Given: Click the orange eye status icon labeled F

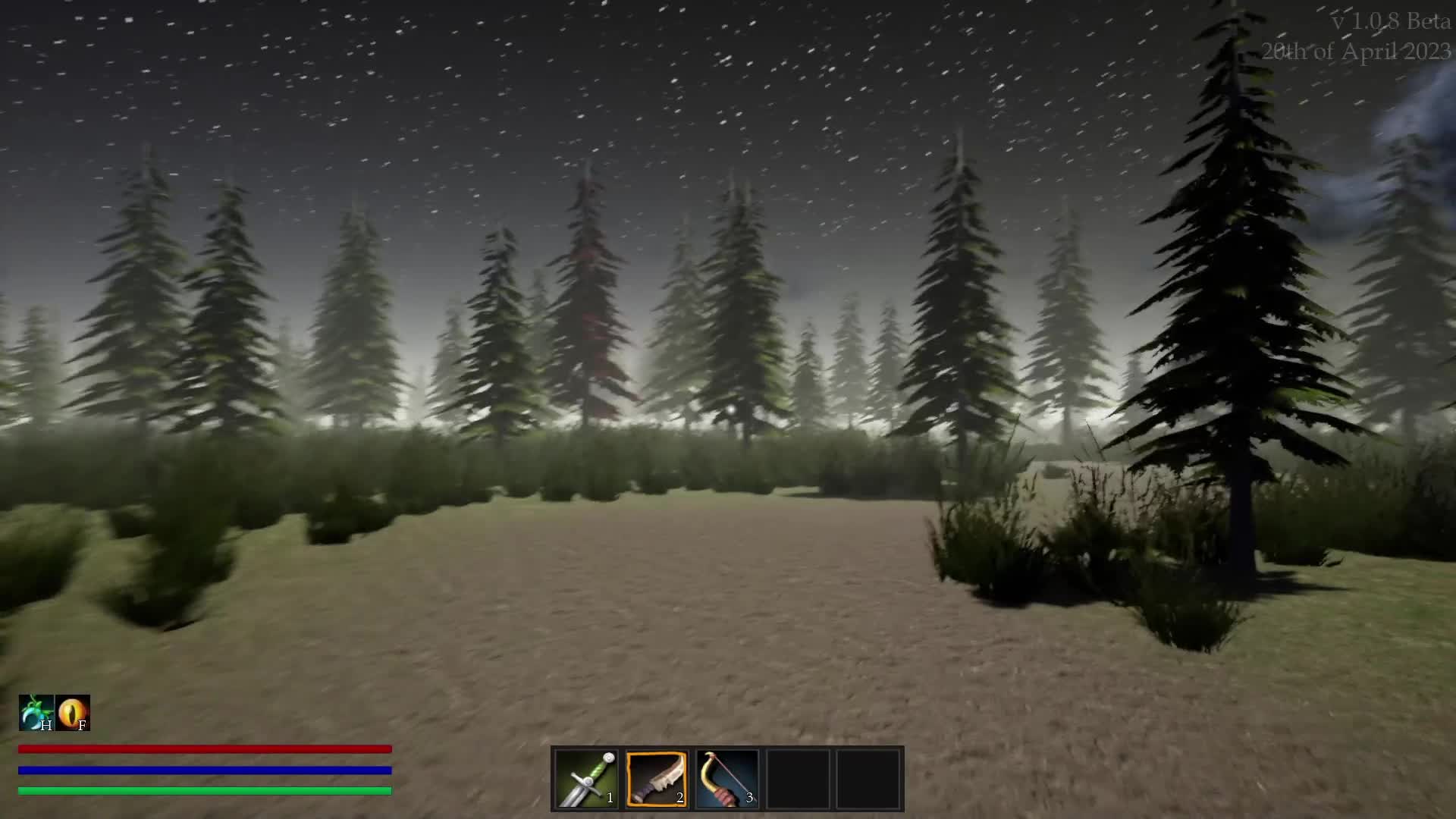Looking at the screenshot, I should point(72,712).
